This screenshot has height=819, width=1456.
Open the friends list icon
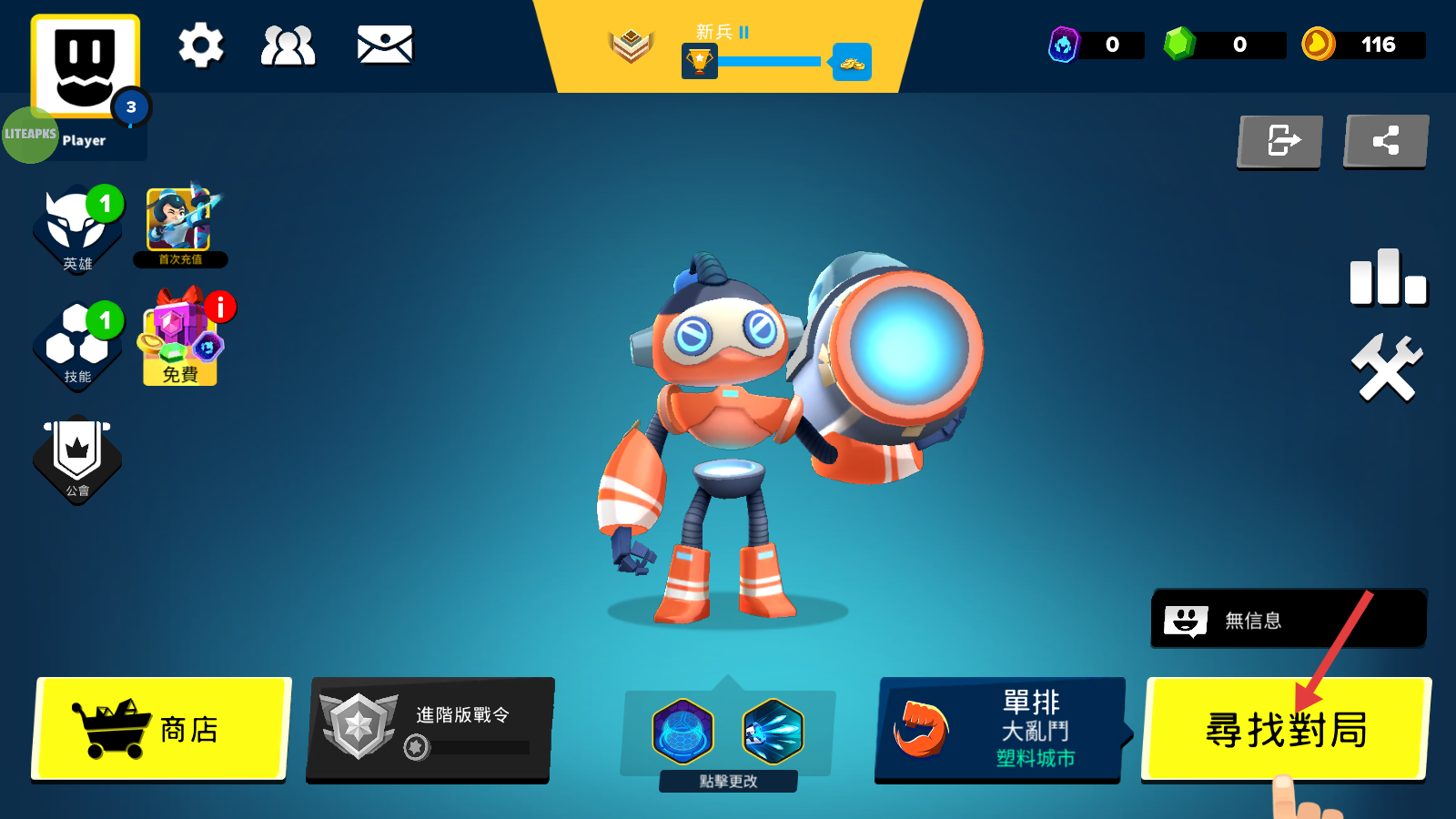288,45
